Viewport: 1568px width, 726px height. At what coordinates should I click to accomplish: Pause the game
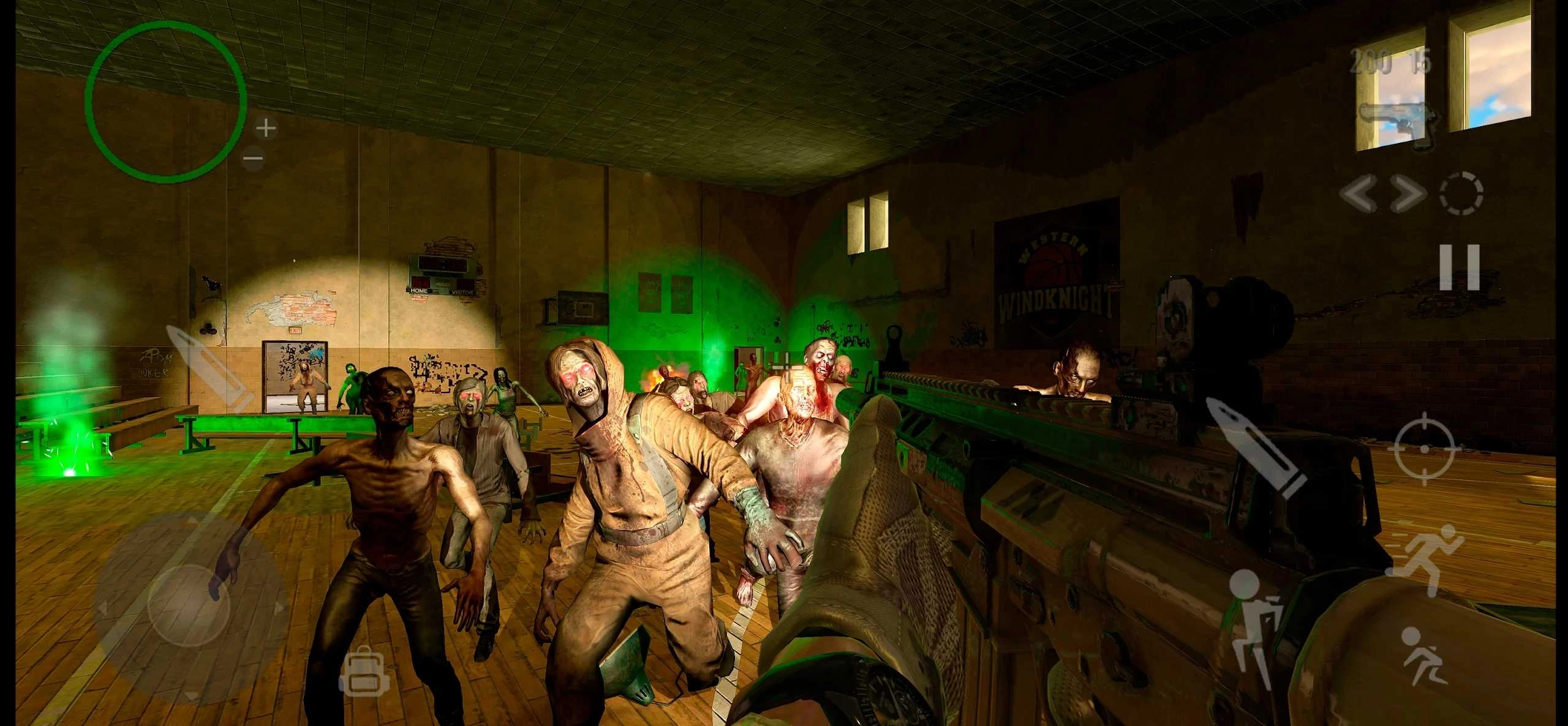point(1460,267)
